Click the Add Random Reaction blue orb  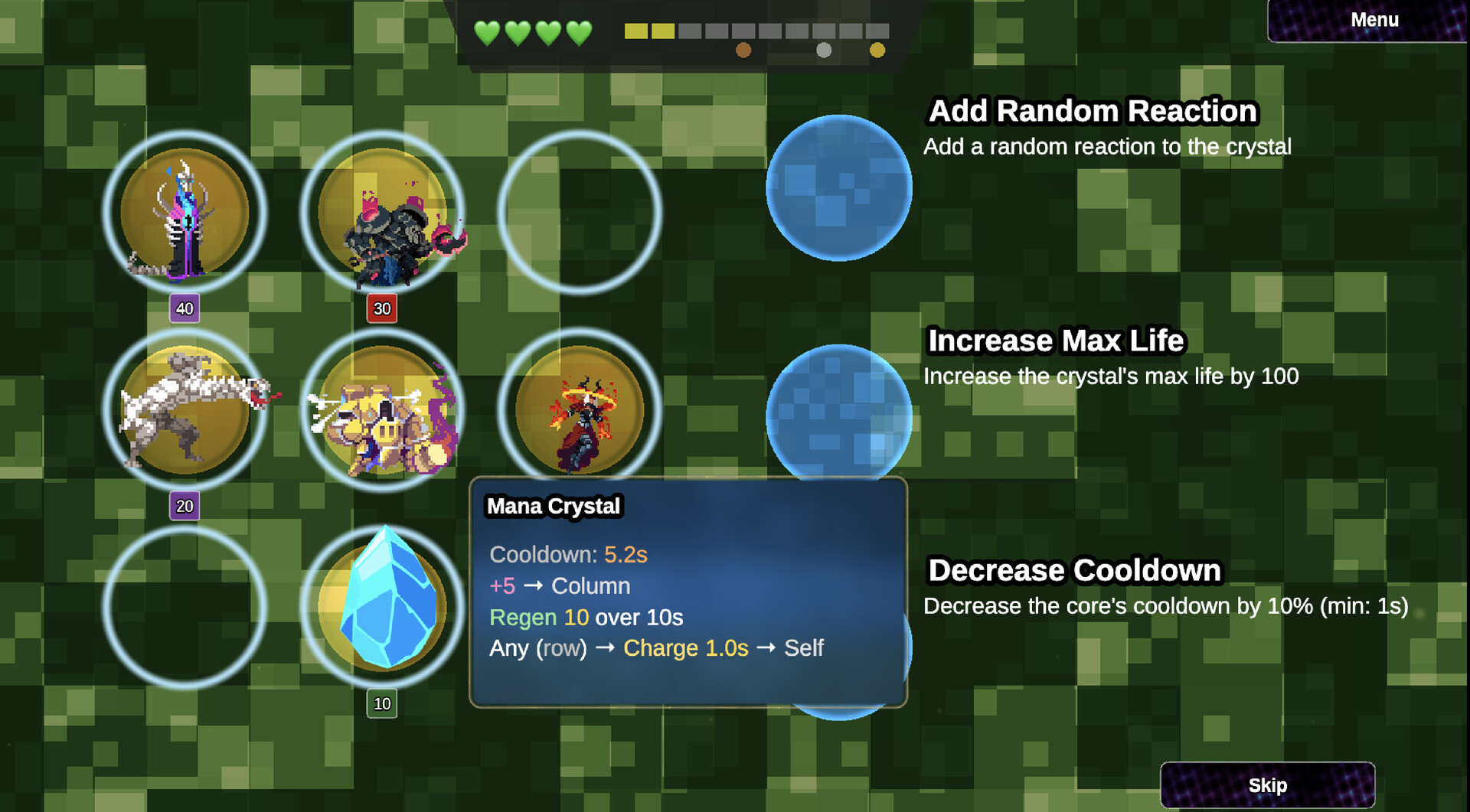(838, 188)
